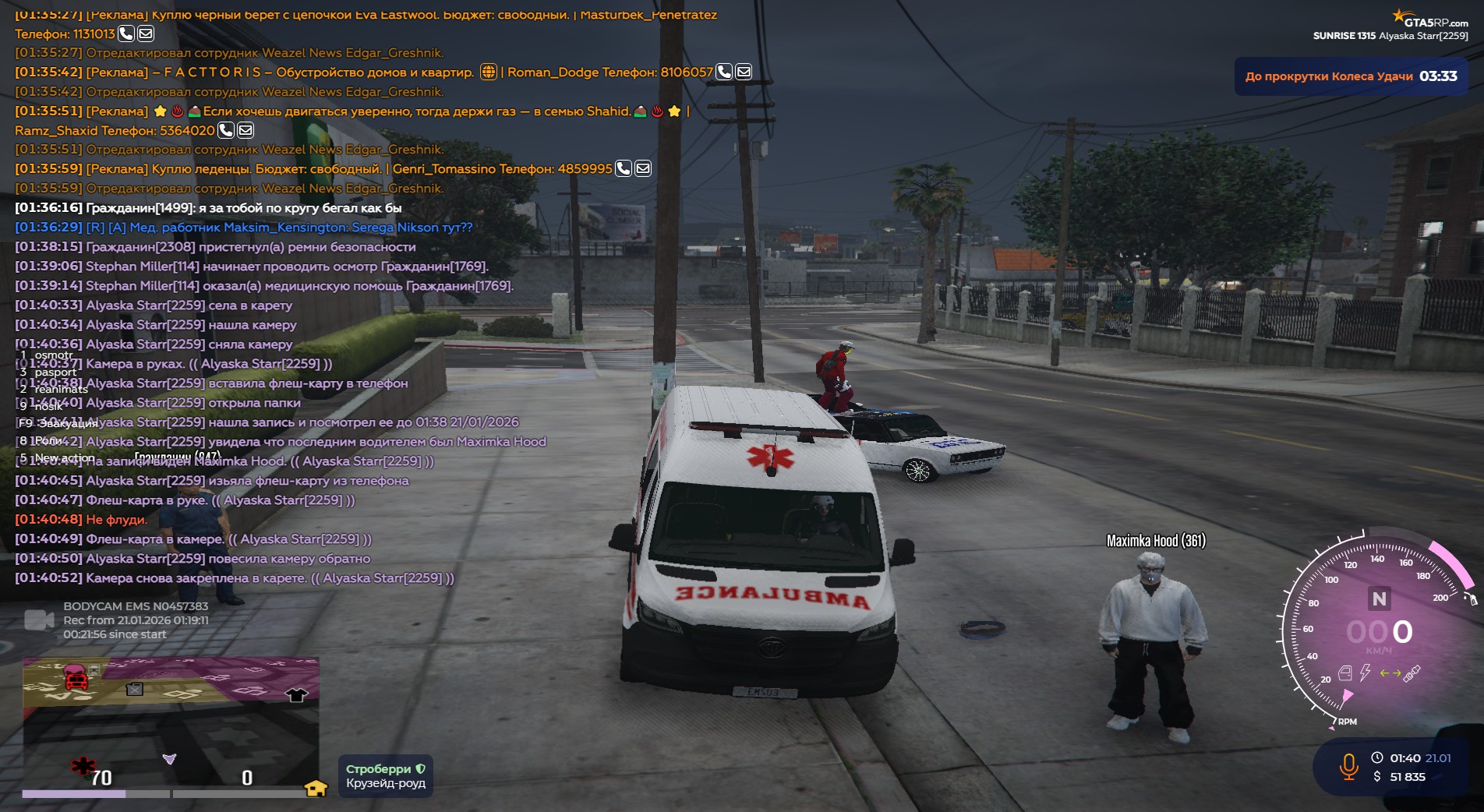
Task: Choose the pasport quick action
Action: click(55, 372)
